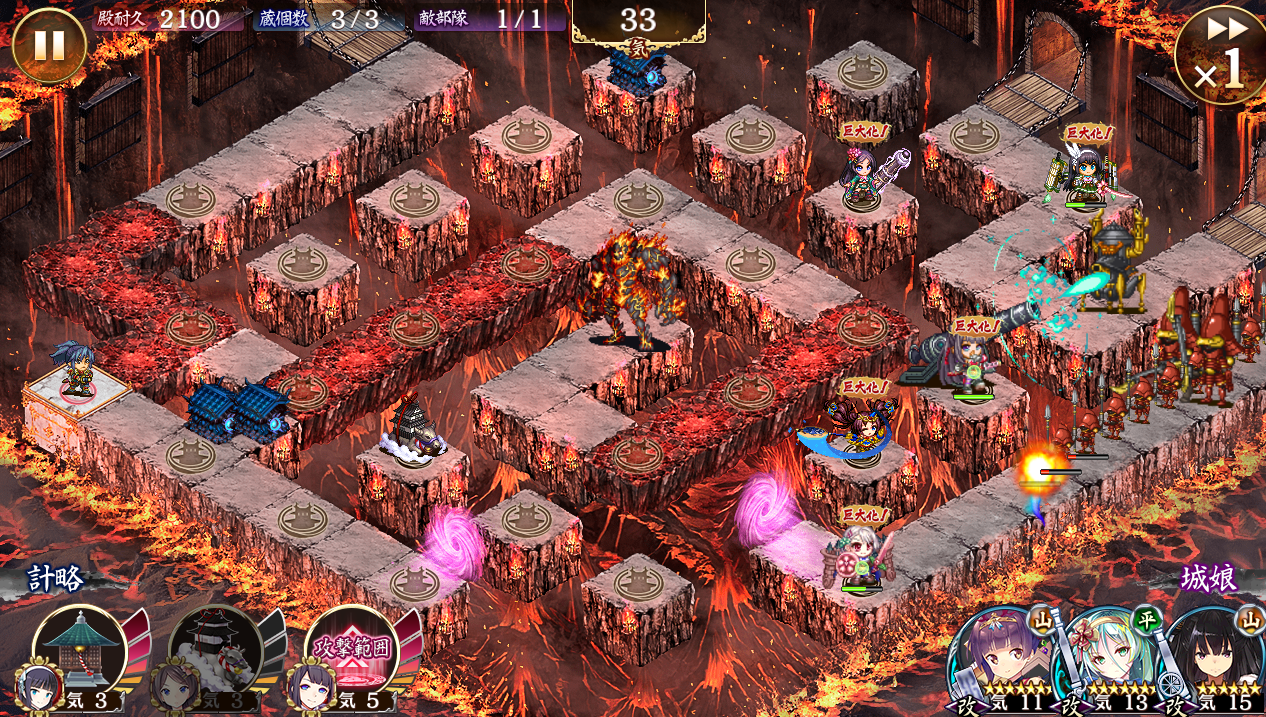
Task: Toggle the ×1 battle speed button
Action: (1220, 55)
